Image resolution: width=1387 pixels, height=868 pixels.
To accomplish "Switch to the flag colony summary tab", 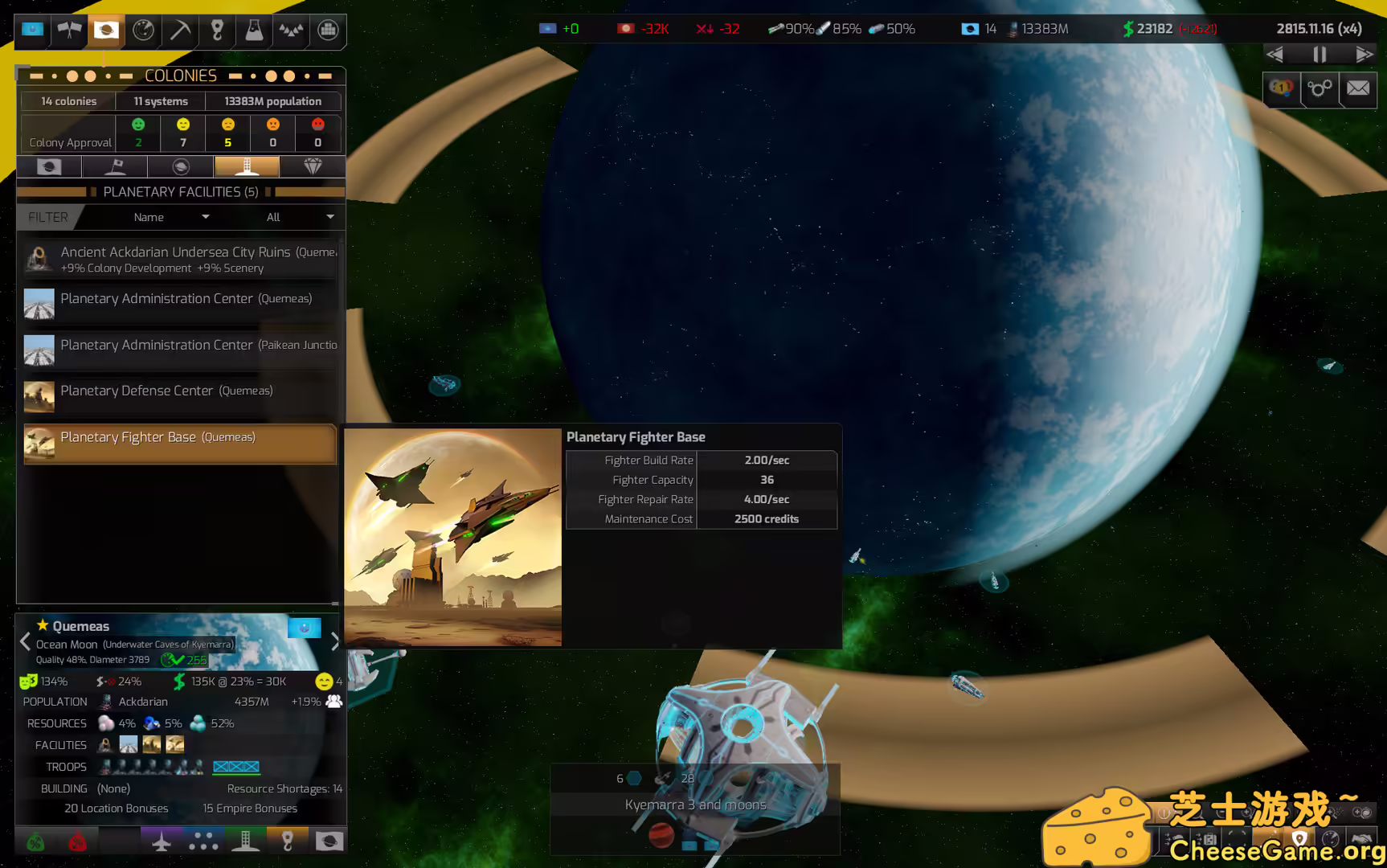I will [114, 166].
